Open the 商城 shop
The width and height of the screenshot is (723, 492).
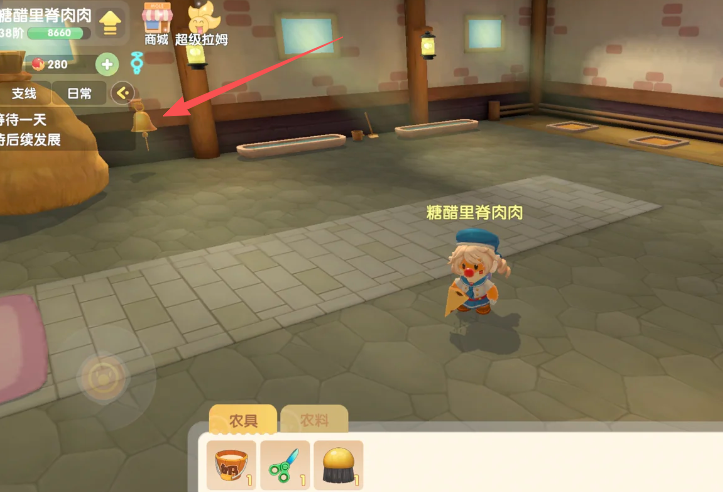pos(156,23)
